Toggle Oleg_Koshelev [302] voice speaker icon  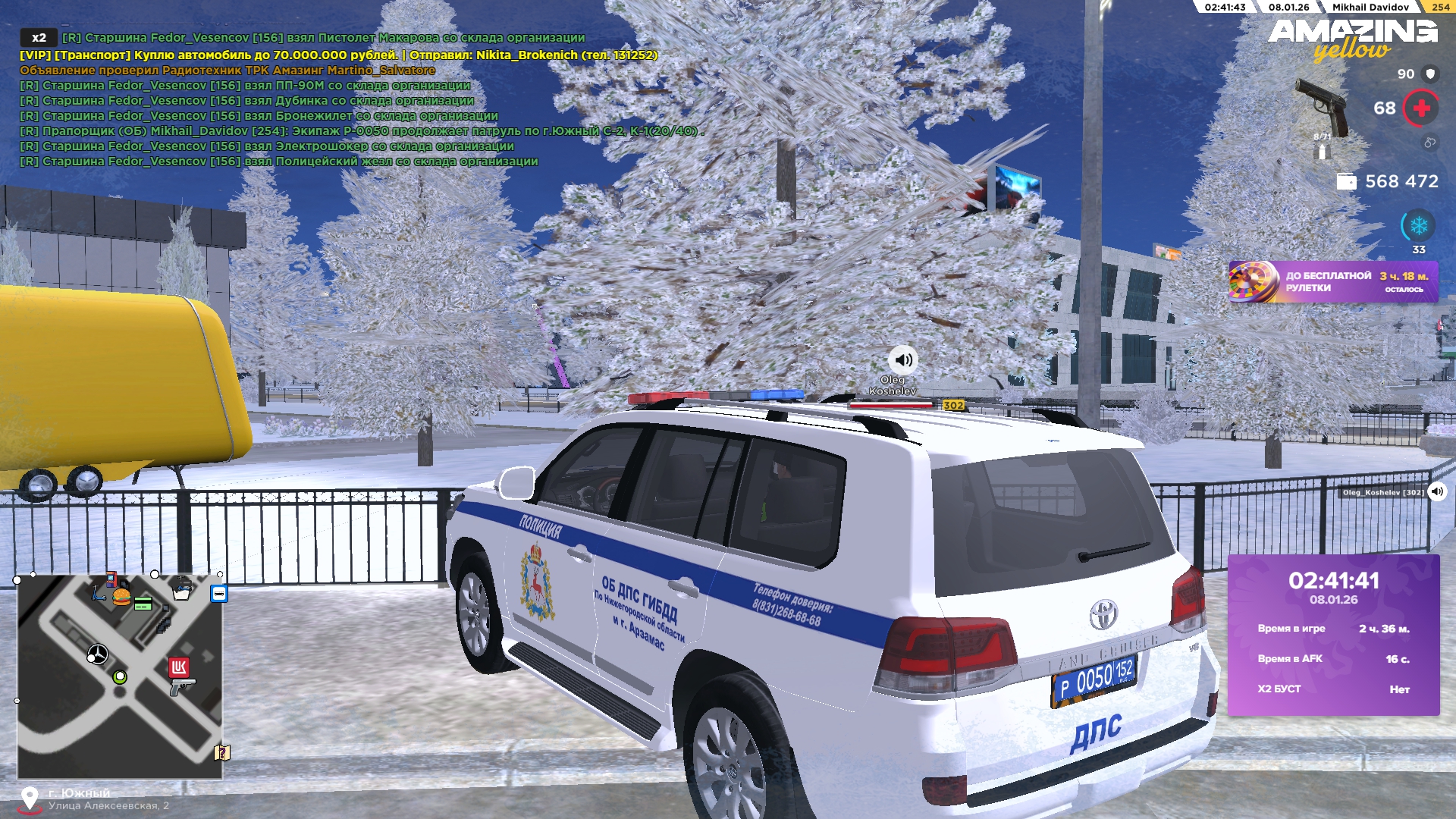click(1437, 491)
